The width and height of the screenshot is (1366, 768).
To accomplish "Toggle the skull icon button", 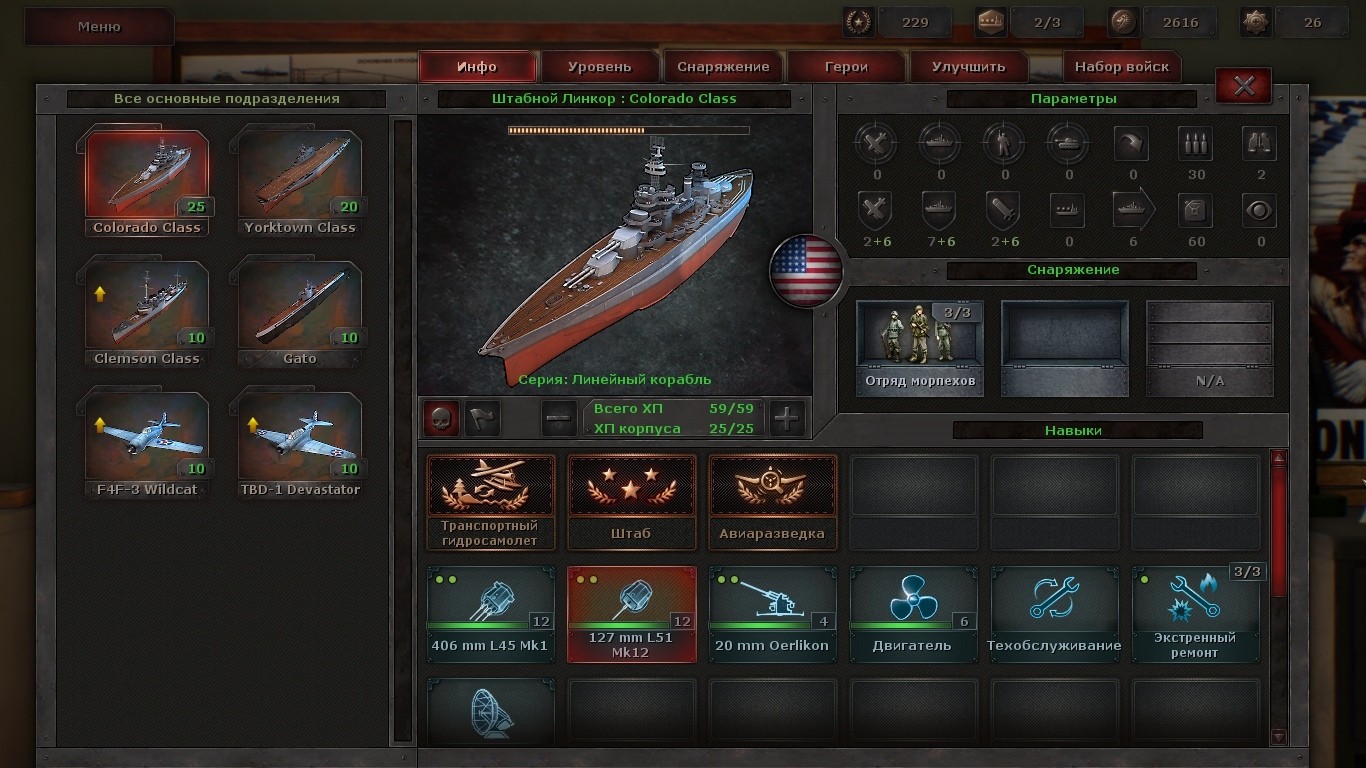I will 441,419.
